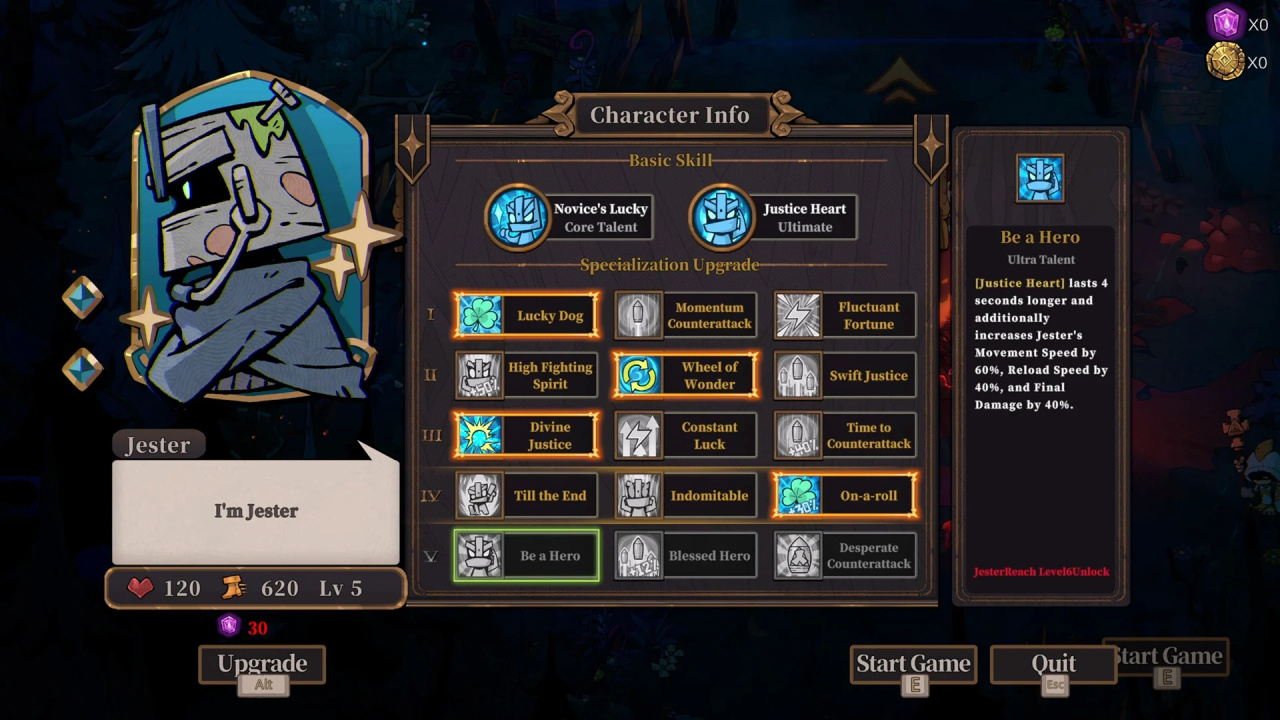Select the Justice Heart ultimate skill
Image resolution: width=1280 pixels, height=720 pixels.
774,217
